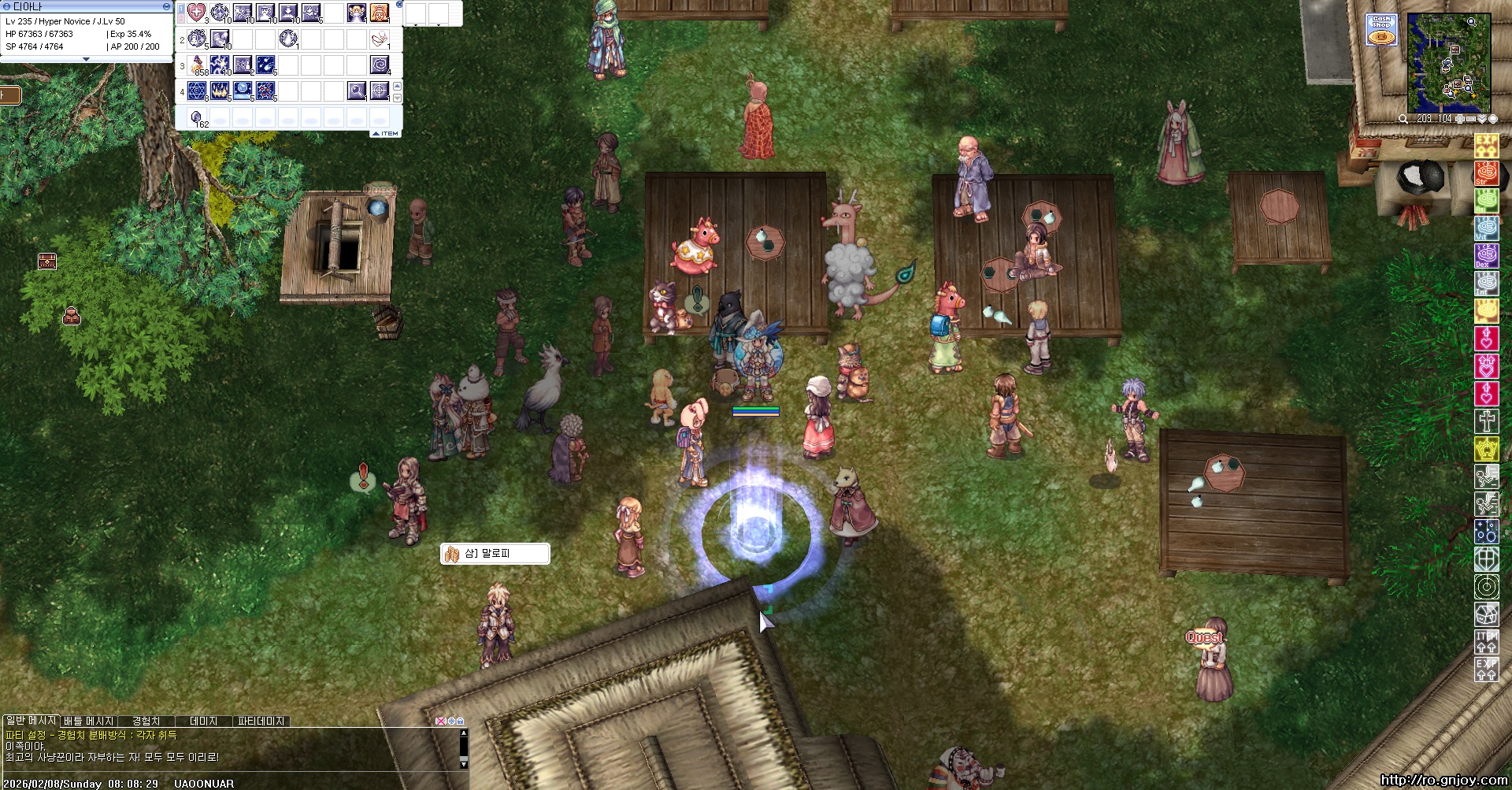Close the skill hotbar window

[399, 5]
